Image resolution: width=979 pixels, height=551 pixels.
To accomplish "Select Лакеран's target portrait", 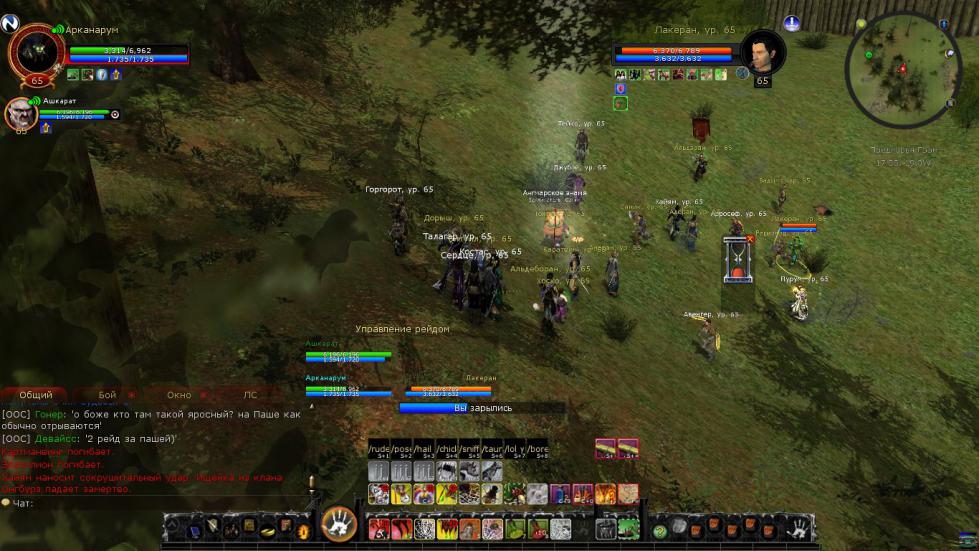I will click(762, 52).
